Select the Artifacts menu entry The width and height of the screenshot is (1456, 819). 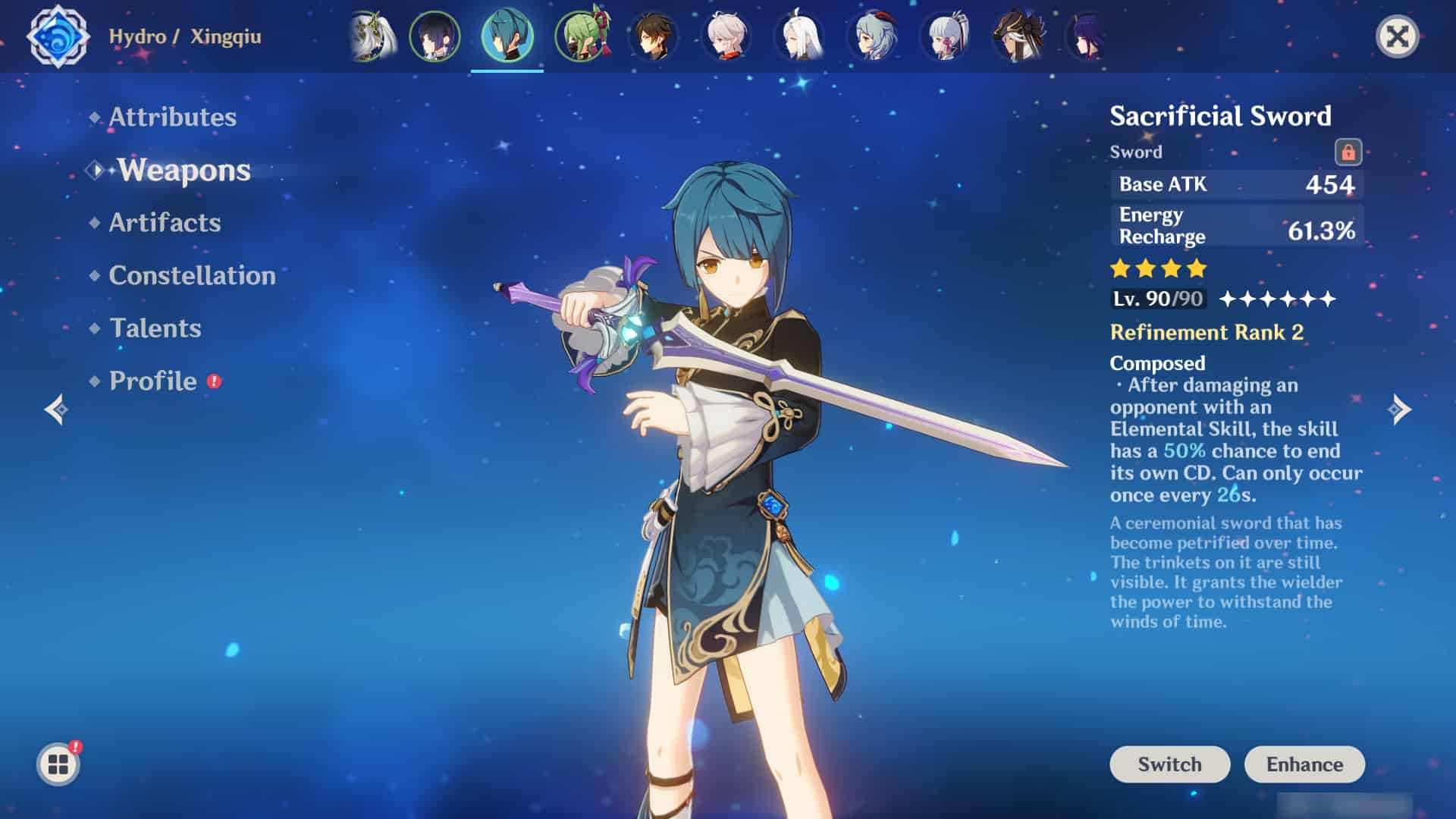pos(165,222)
